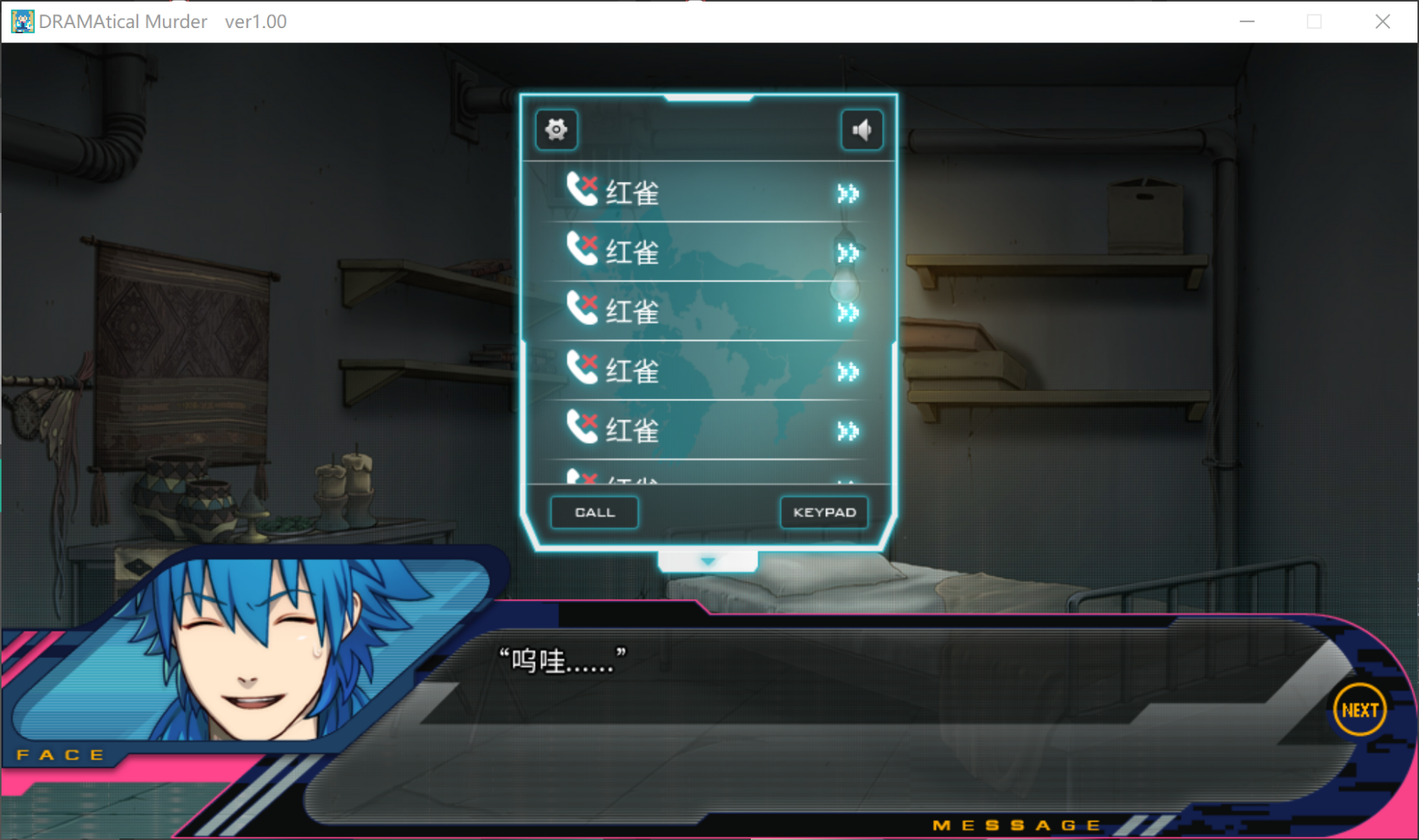Toggle the speaker sound icon
Image resolution: width=1419 pixels, height=840 pixels.
(862, 130)
